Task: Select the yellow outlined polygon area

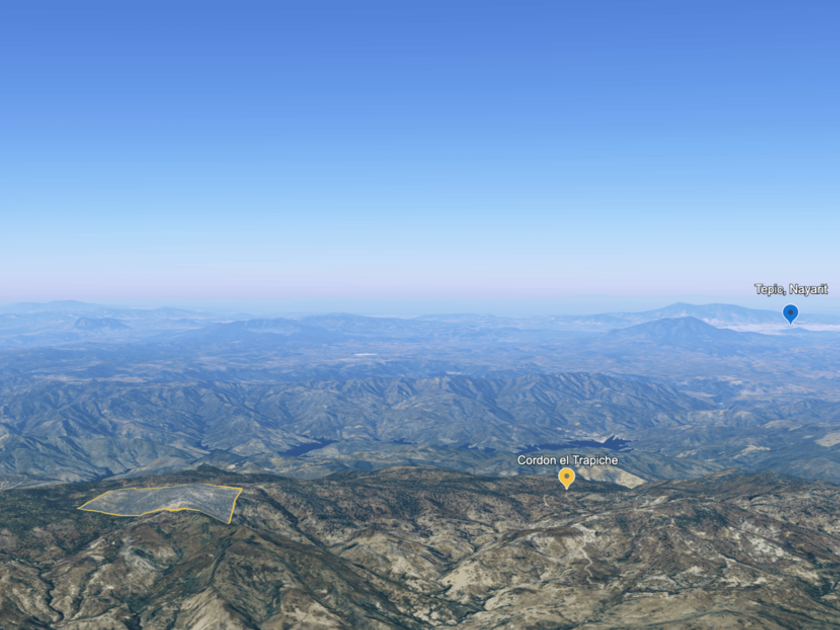Action: point(165,500)
